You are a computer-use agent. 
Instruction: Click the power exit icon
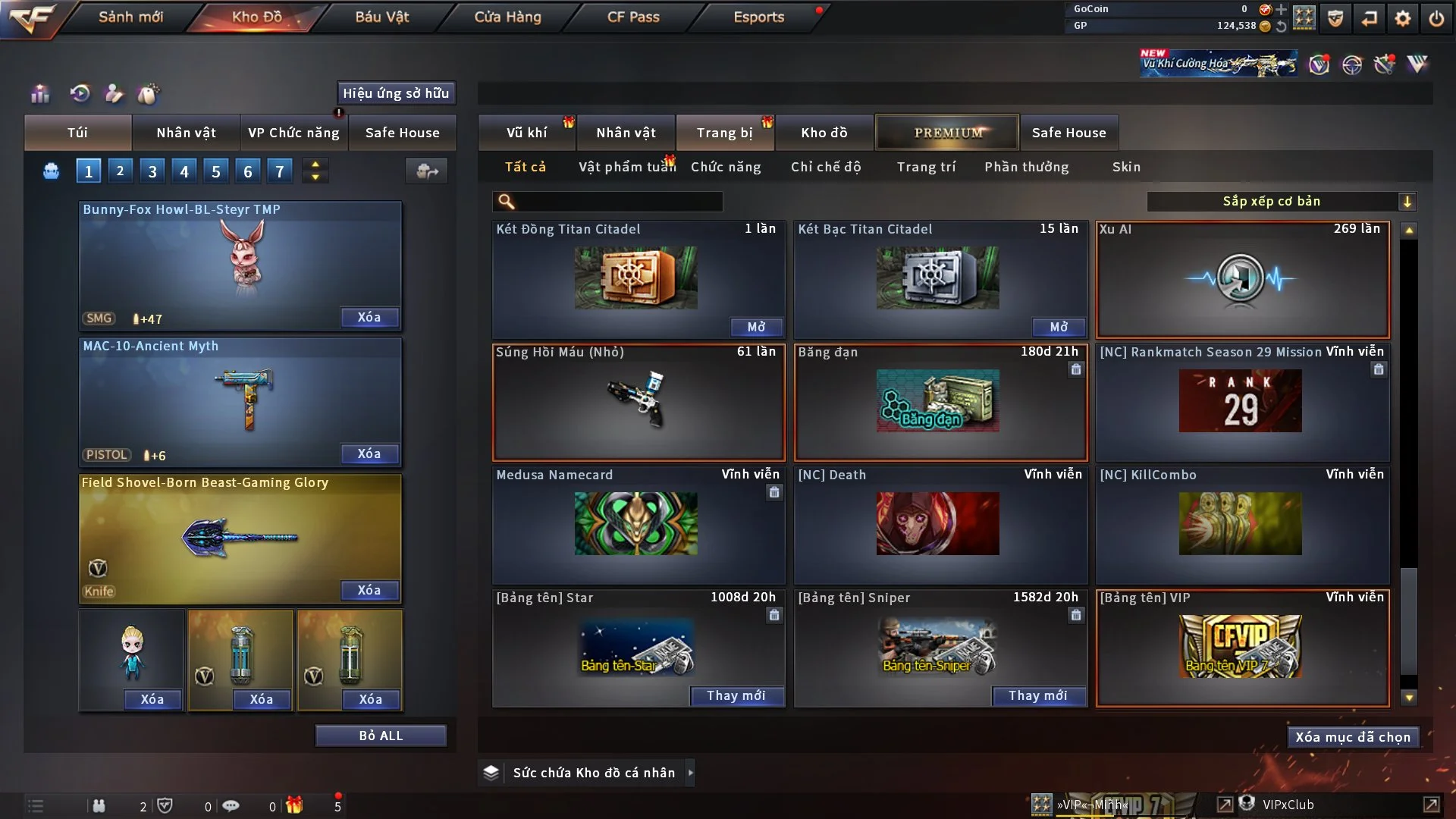[1436, 18]
